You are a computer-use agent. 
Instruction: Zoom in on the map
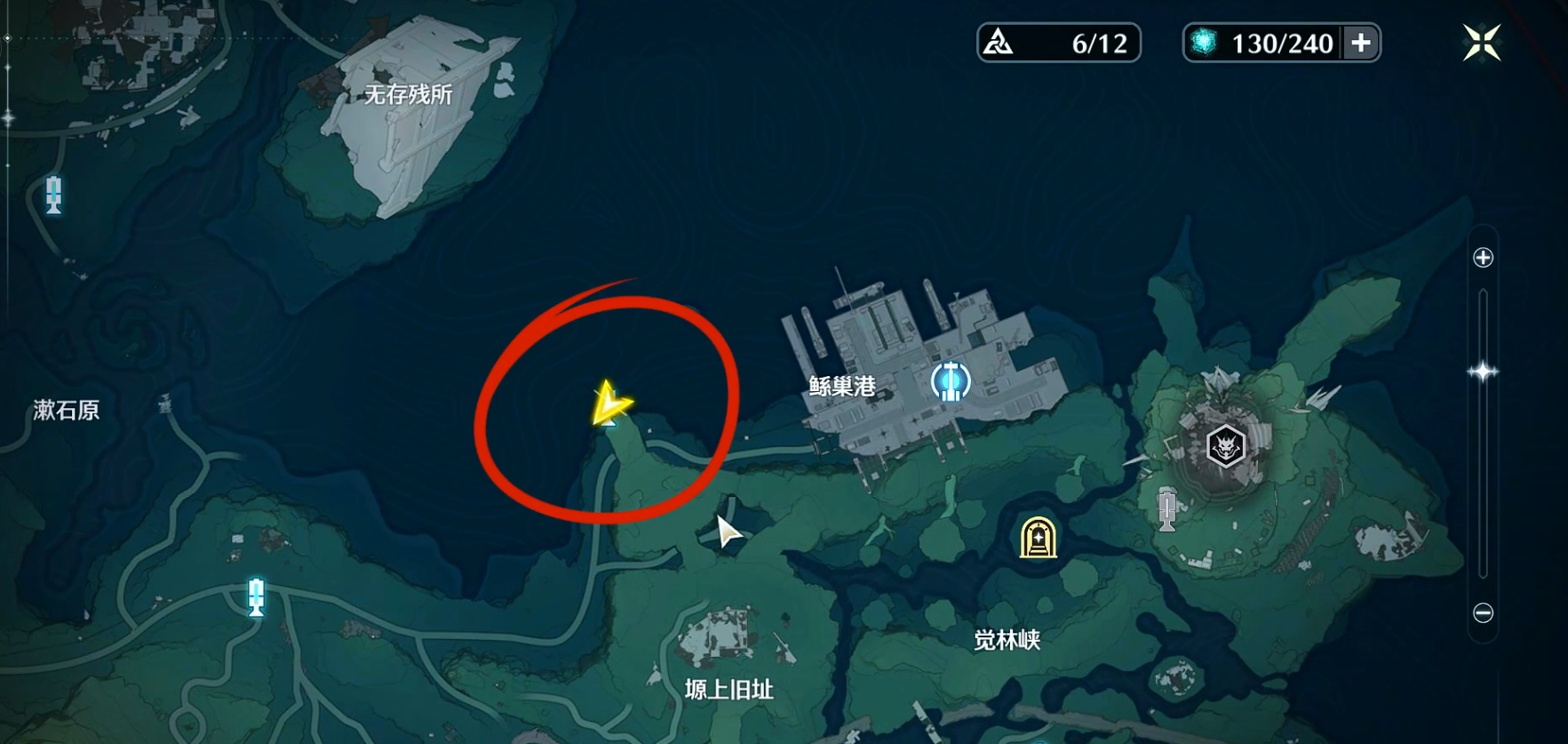tap(1483, 258)
